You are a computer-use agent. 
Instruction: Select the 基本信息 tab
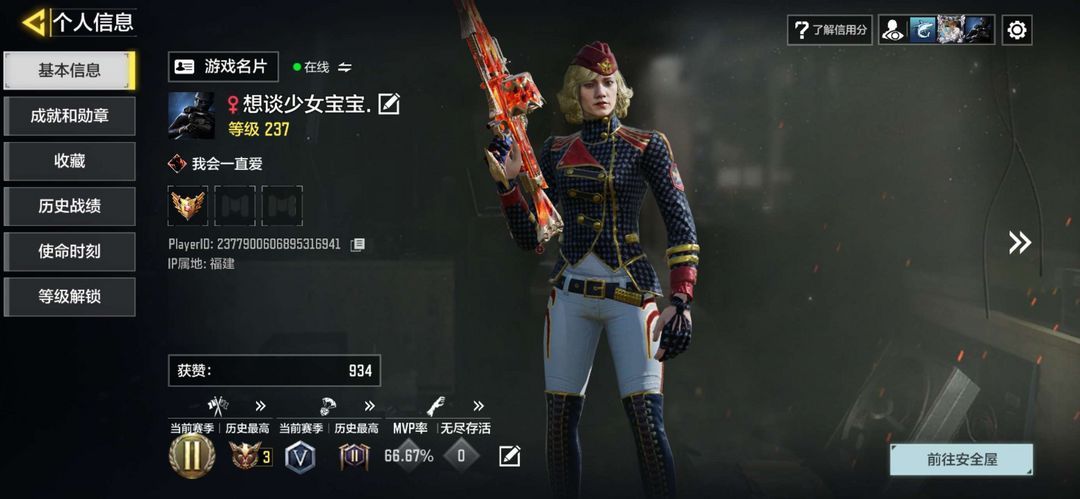[69, 70]
